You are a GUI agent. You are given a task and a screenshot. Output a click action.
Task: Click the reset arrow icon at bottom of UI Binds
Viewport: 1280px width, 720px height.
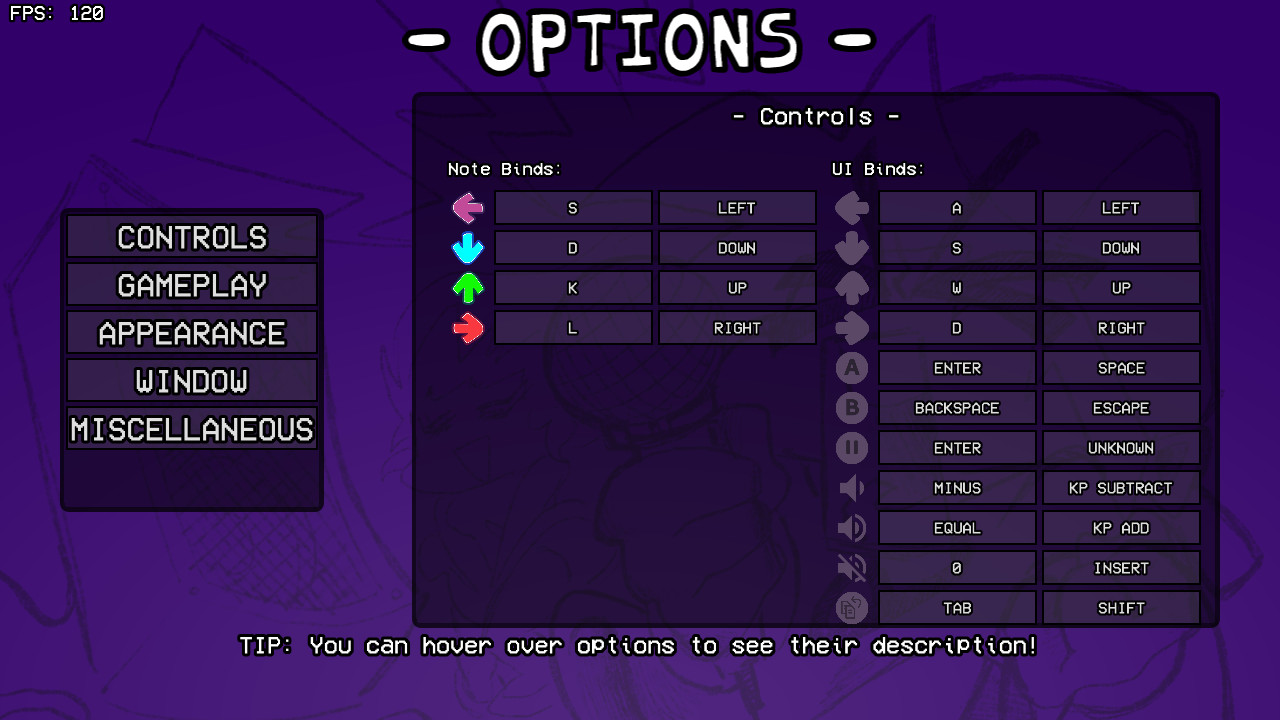pyautogui.click(x=851, y=607)
